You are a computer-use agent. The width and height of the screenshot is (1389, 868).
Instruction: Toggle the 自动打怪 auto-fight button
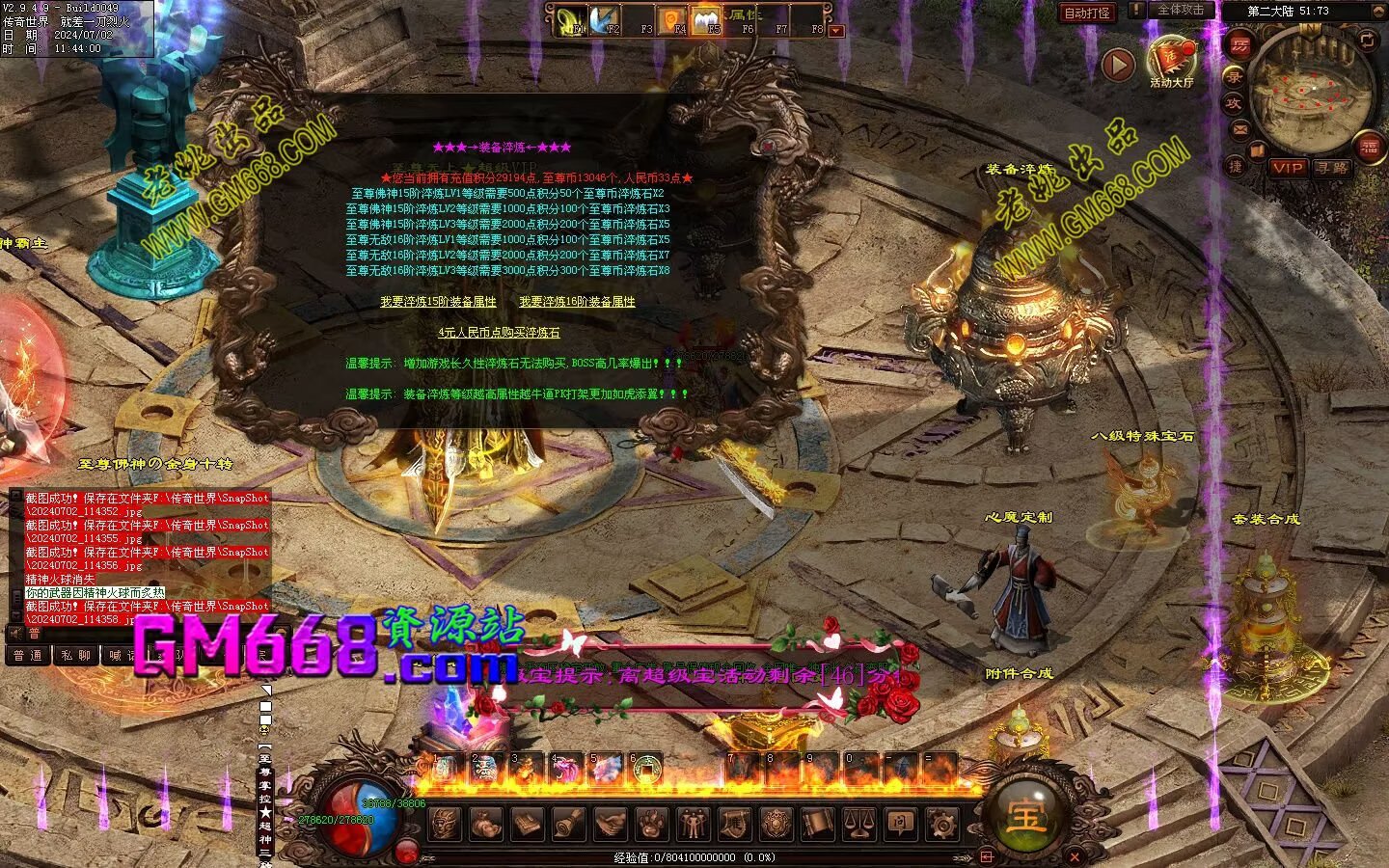(1087, 13)
